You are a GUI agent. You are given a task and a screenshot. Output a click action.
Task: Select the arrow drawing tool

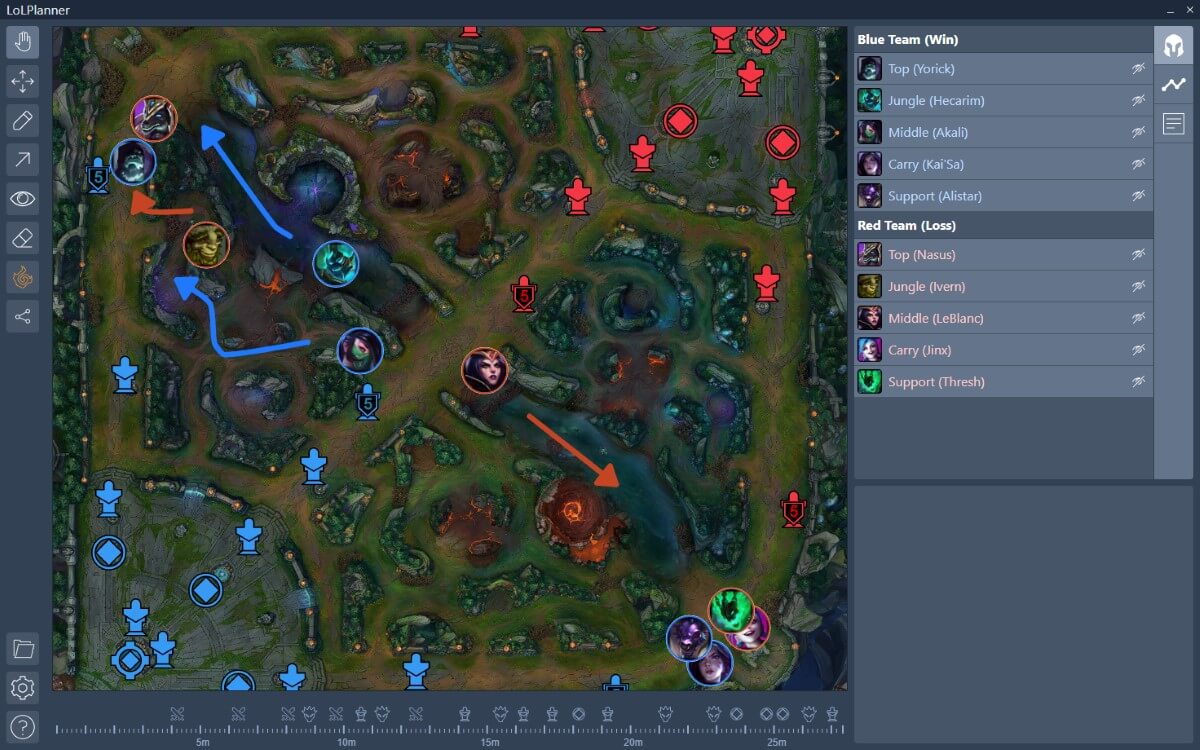(x=23, y=158)
